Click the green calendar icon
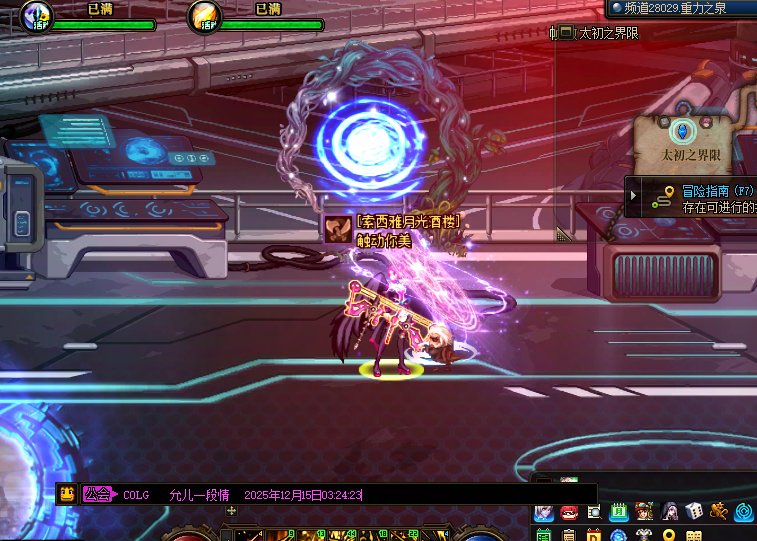Image resolution: width=757 pixels, height=541 pixels. coord(618,512)
